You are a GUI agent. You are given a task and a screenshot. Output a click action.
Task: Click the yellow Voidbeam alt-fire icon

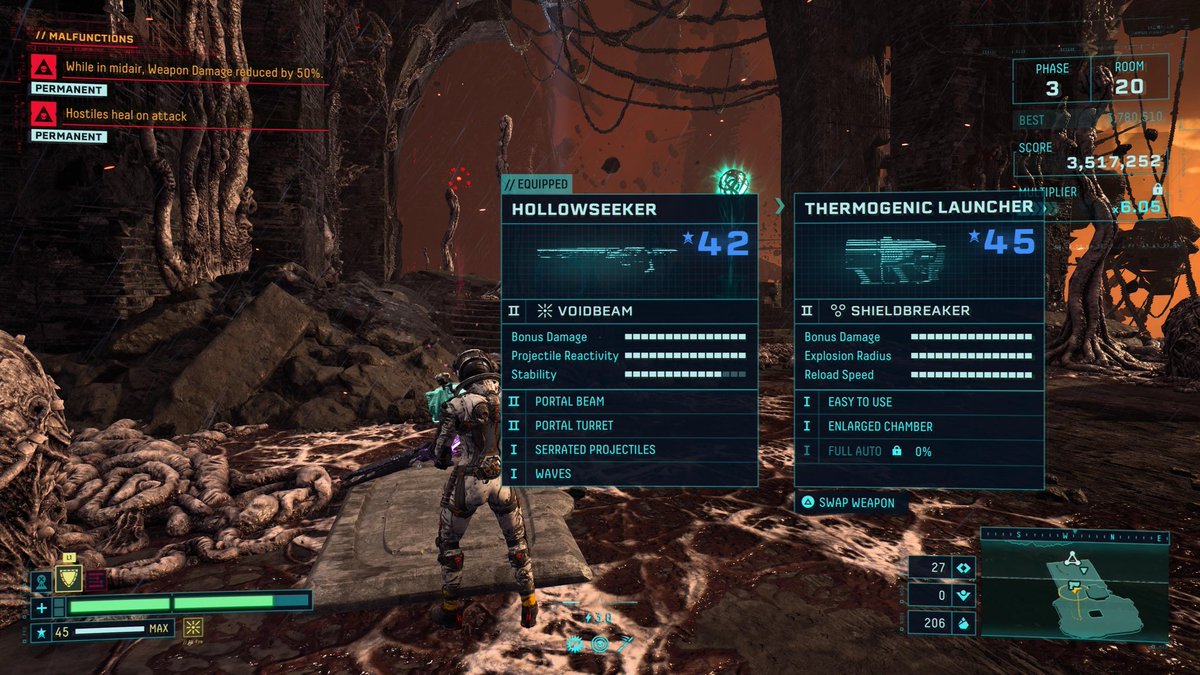coord(193,628)
